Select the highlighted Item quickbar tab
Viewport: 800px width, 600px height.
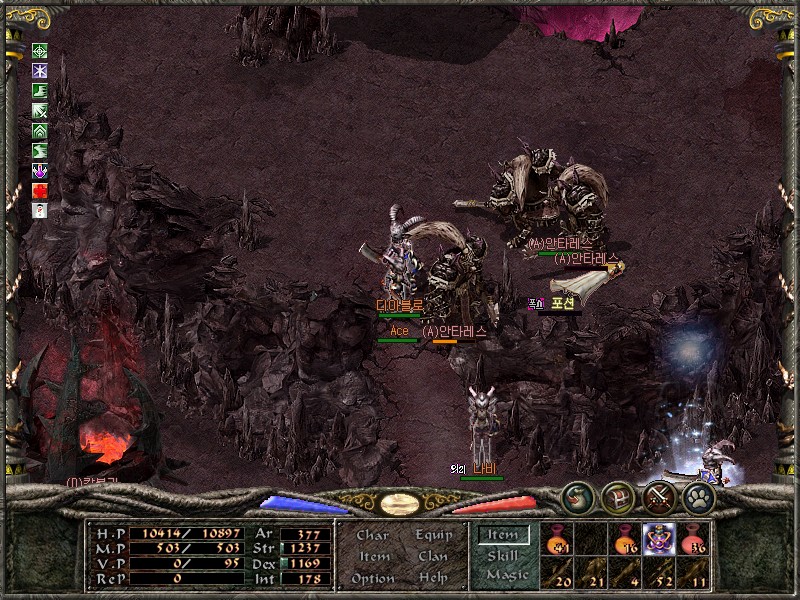(503, 535)
